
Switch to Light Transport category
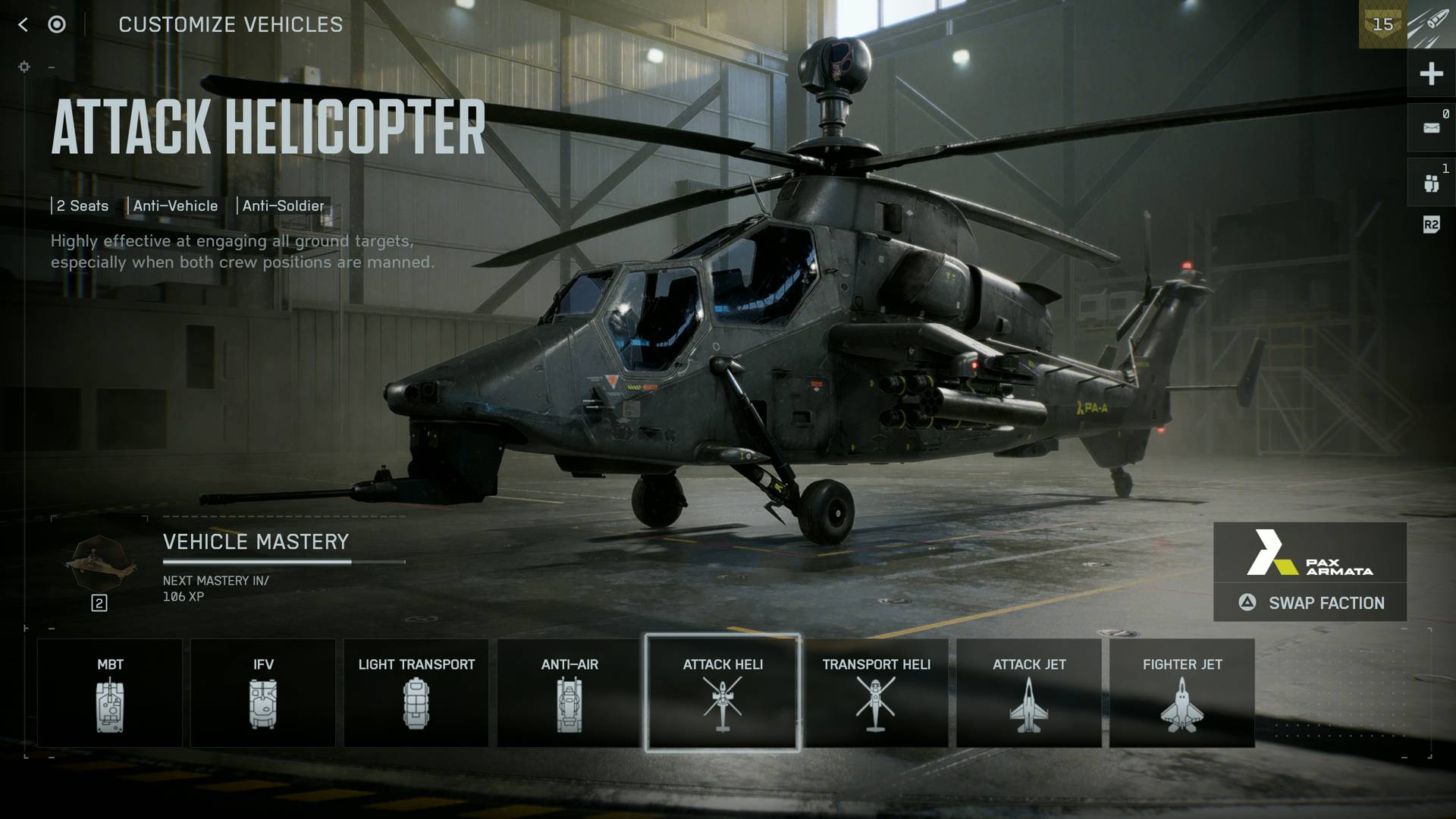pyautogui.click(x=416, y=693)
